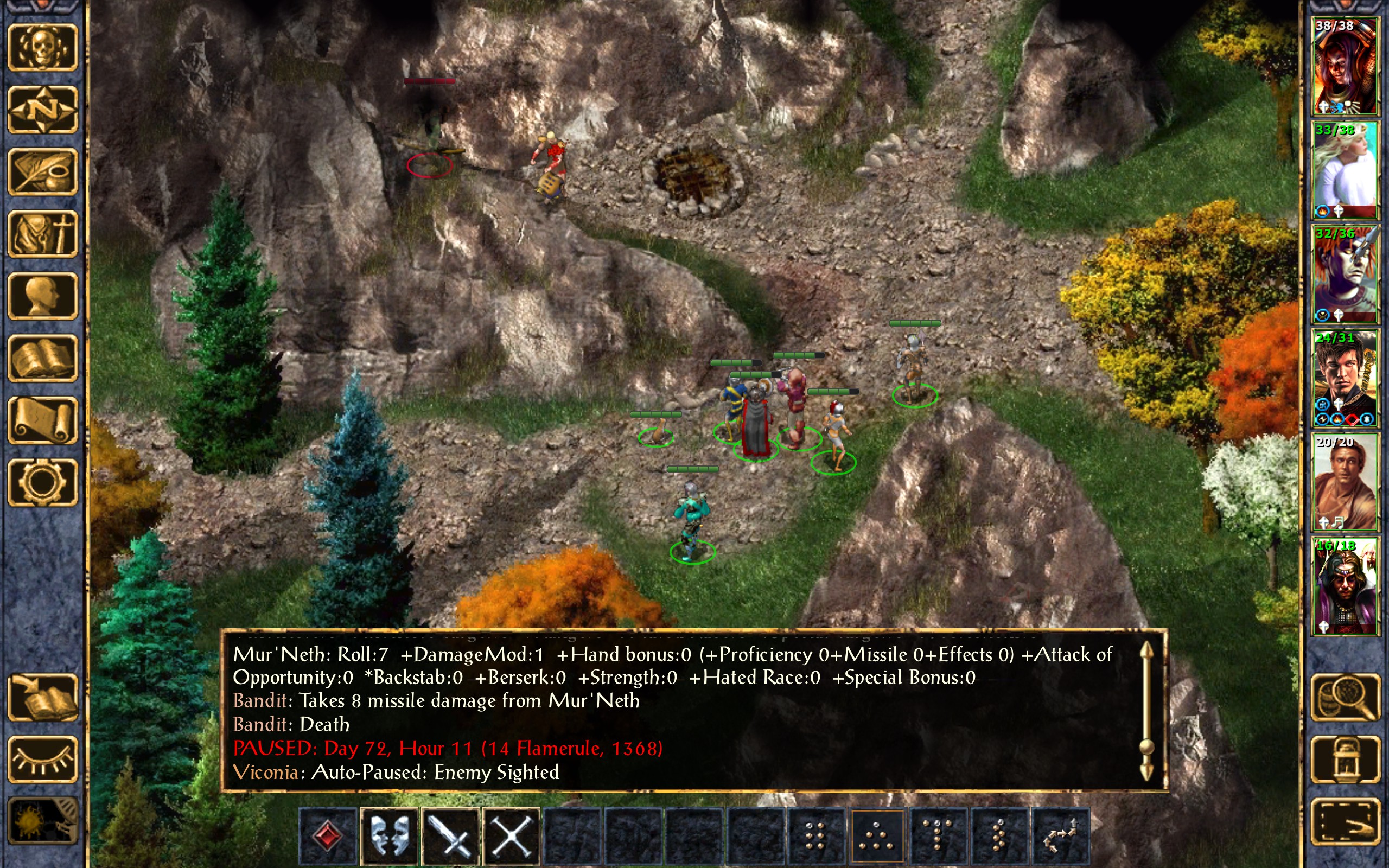Select the blonde woman portrait
This screenshot has width=1389, height=868.
pyautogui.click(x=1345, y=170)
